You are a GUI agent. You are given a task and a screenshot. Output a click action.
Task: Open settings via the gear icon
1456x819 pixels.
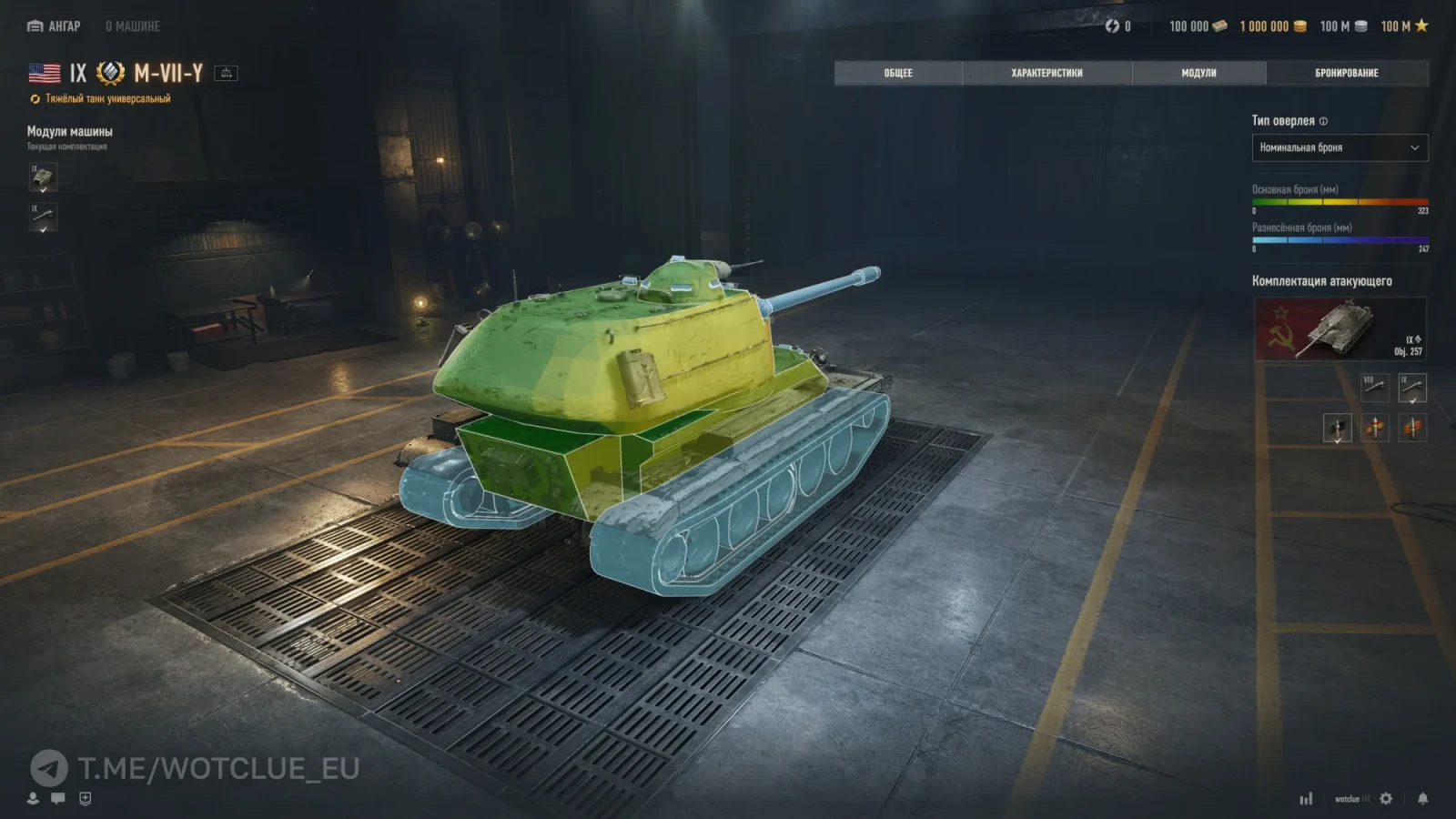[x=1386, y=798]
